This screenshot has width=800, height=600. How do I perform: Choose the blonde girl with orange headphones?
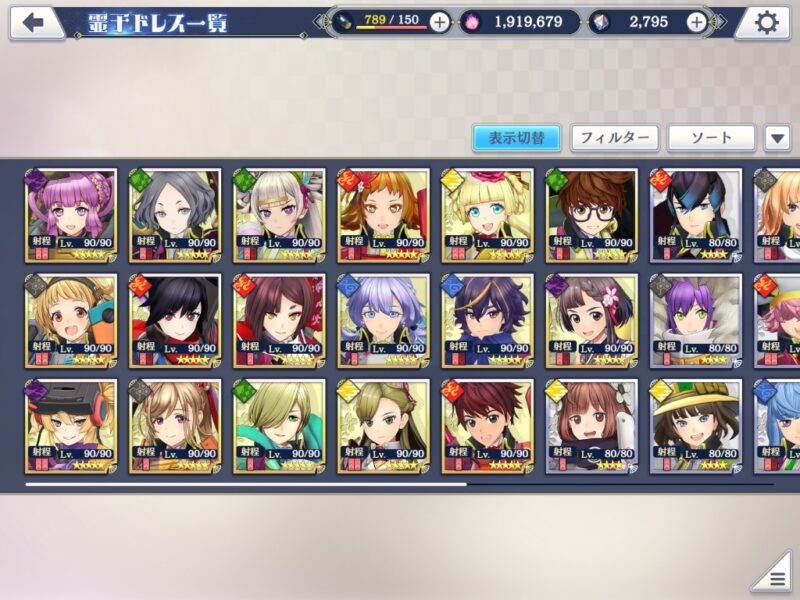tap(71, 320)
